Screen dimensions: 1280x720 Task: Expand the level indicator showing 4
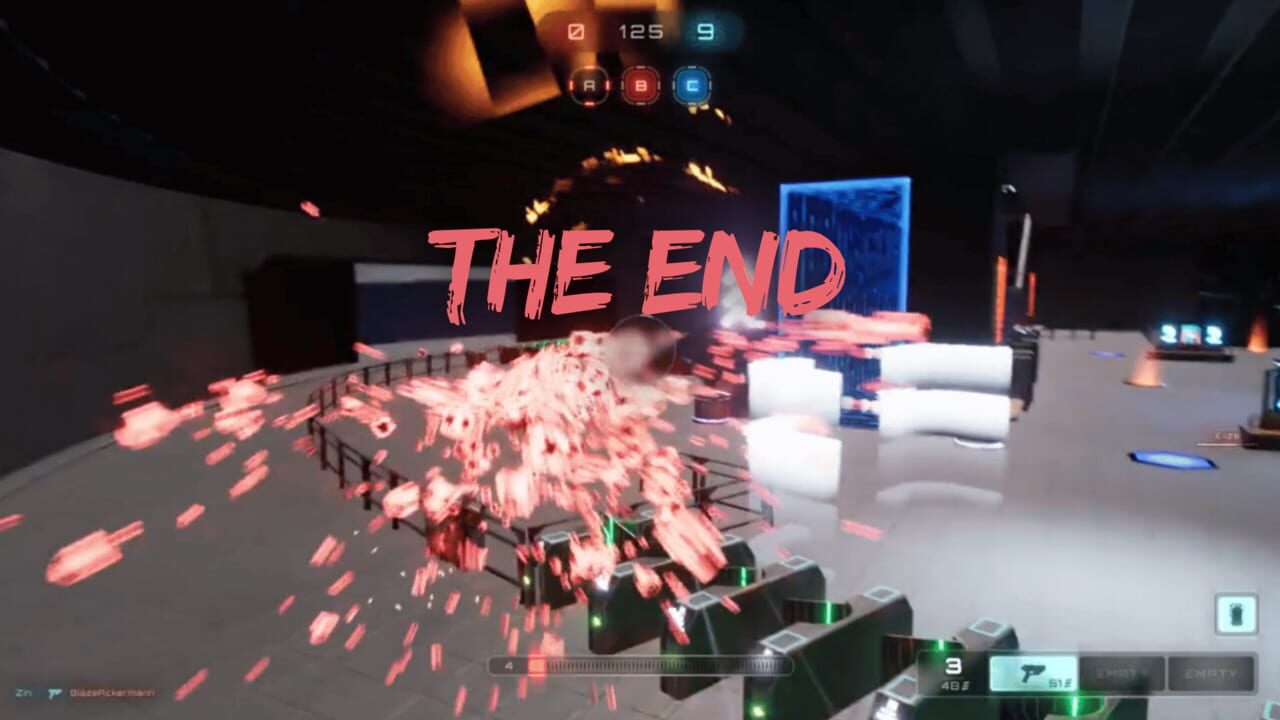509,663
